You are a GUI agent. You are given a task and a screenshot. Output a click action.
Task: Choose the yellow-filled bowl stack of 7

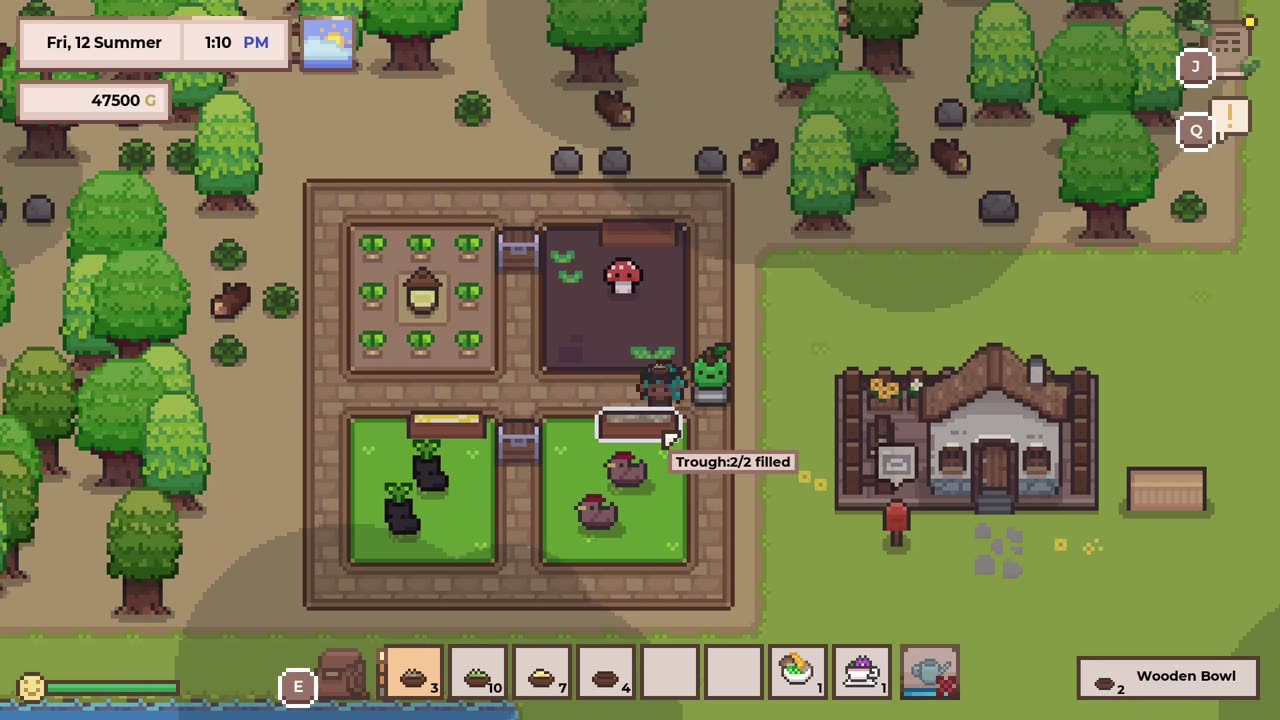tap(542, 674)
